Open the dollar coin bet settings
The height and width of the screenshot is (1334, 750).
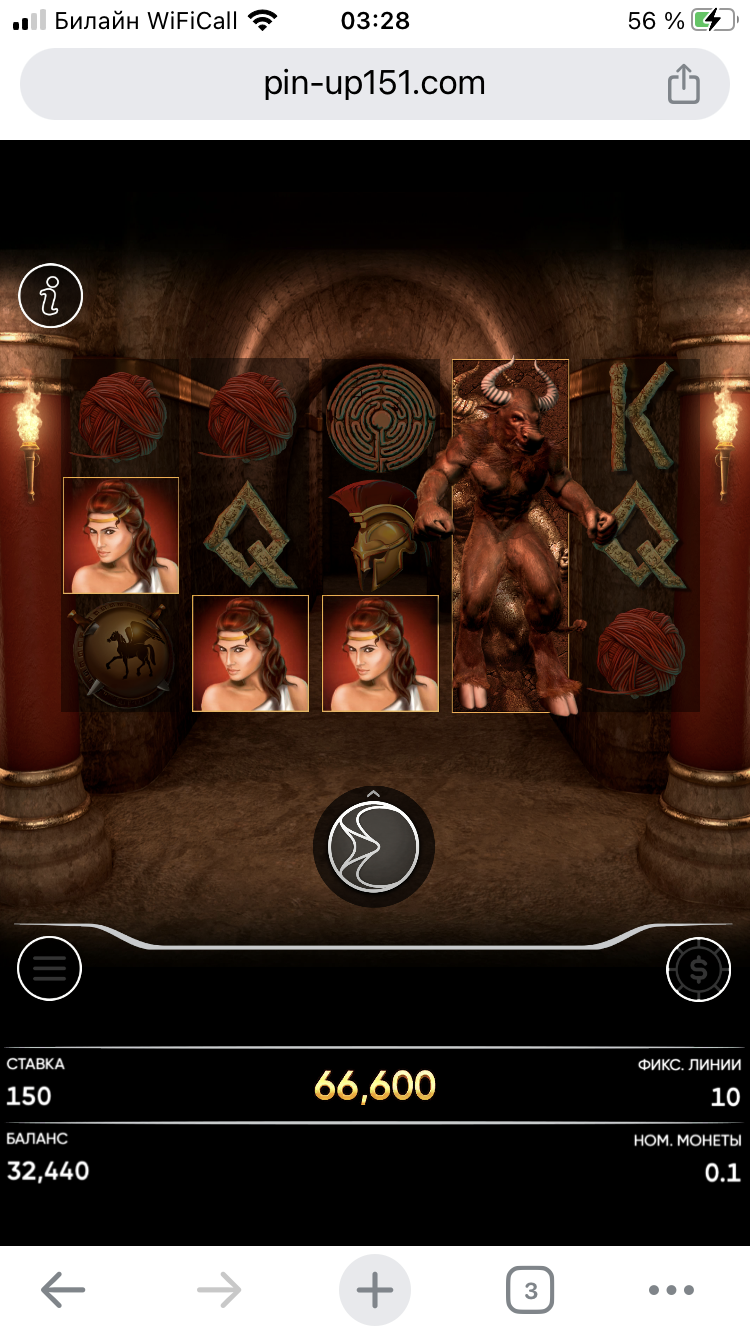(698, 968)
